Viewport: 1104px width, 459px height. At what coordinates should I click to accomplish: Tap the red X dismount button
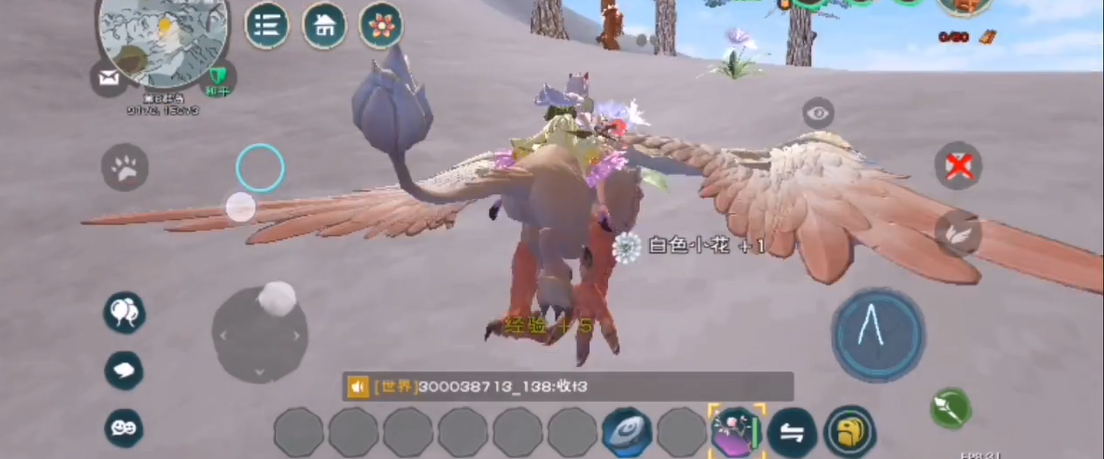958,166
